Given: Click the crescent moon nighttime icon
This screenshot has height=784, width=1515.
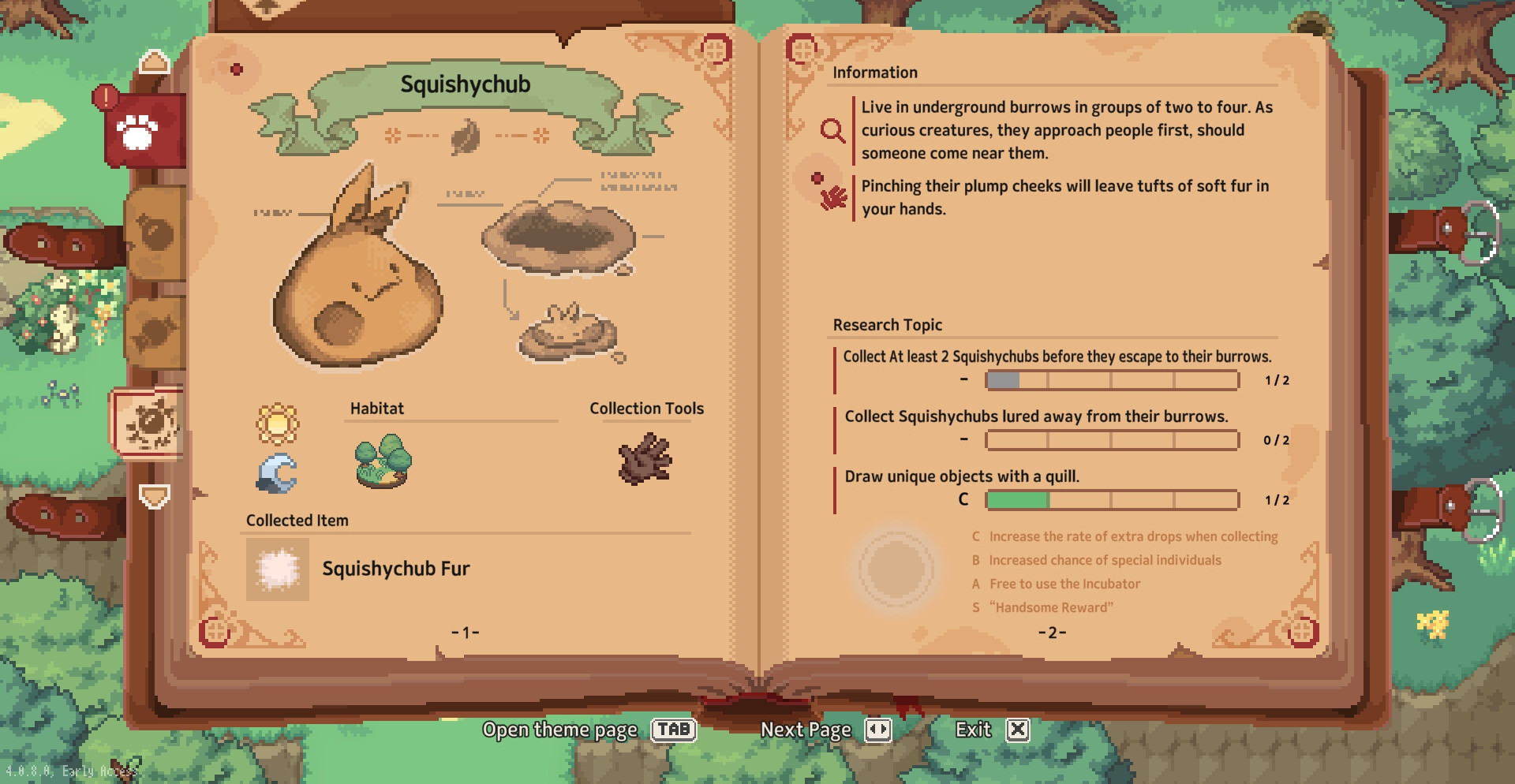Looking at the screenshot, I should pos(277,473).
